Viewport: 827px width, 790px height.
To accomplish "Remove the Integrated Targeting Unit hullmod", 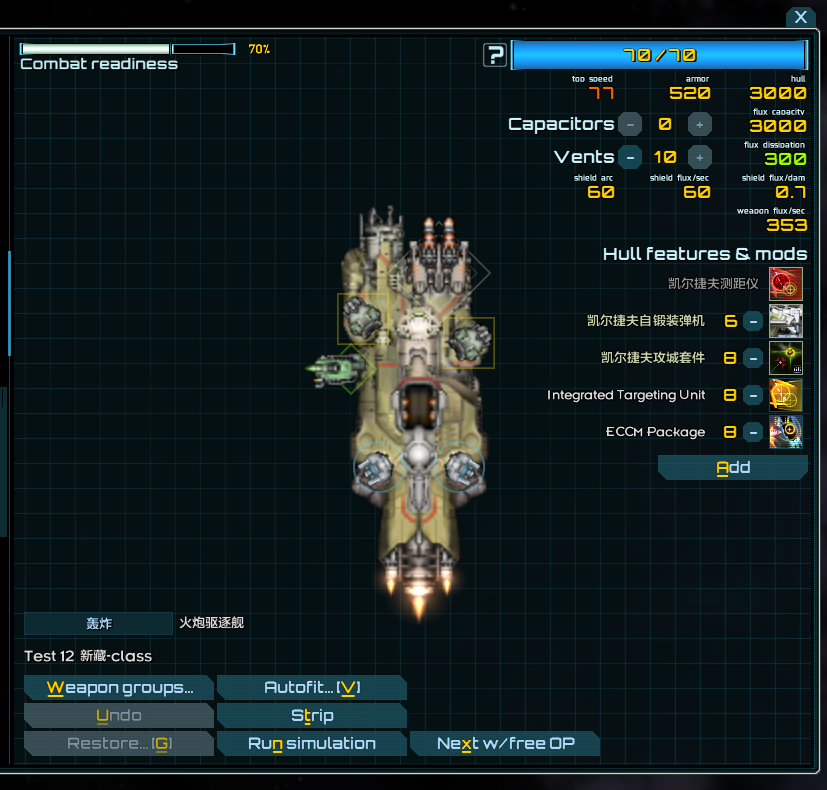I will click(753, 395).
